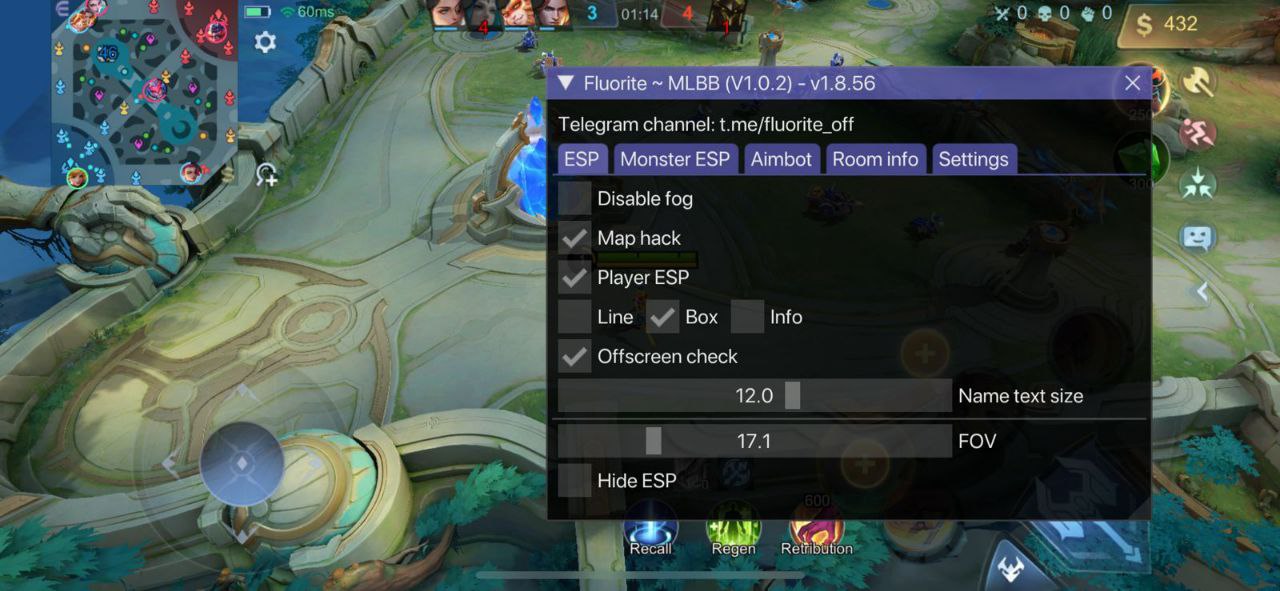
Task: Send the gather signal with converging arrows
Action: [1197, 184]
